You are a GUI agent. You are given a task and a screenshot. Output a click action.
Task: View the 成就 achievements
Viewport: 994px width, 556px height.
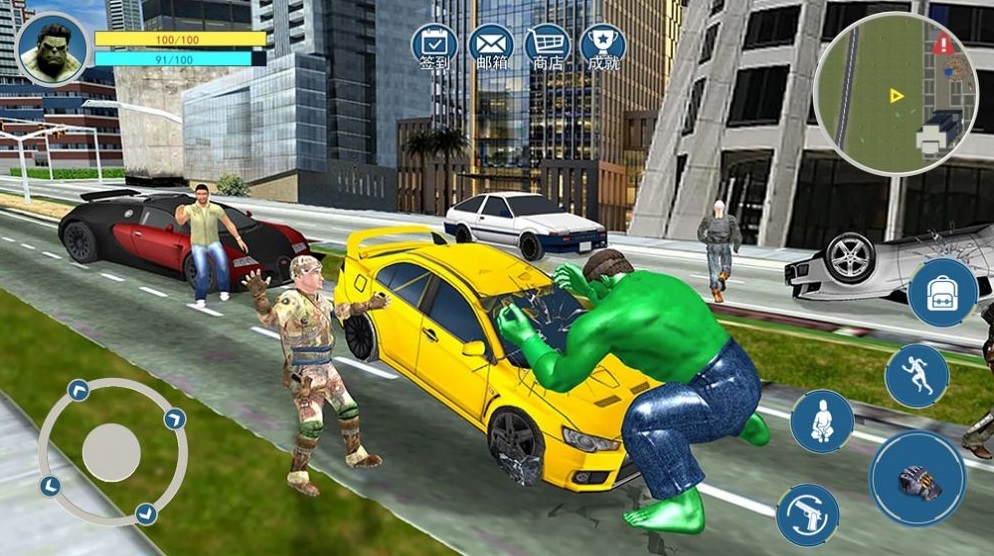602,46
